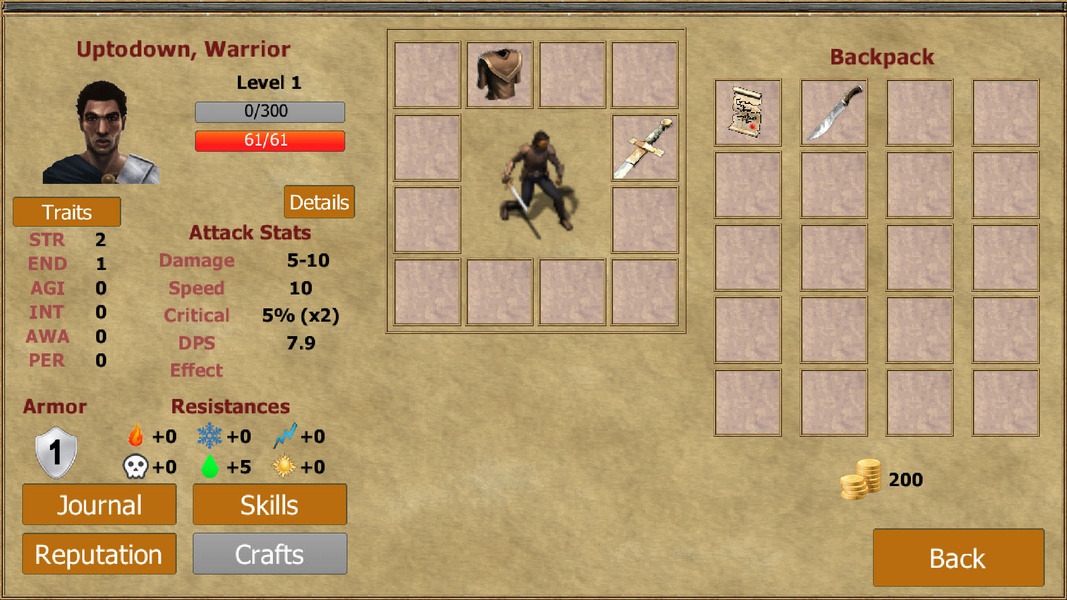Choose the curved dagger in backpack
The width and height of the screenshot is (1067, 600).
pos(834,113)
